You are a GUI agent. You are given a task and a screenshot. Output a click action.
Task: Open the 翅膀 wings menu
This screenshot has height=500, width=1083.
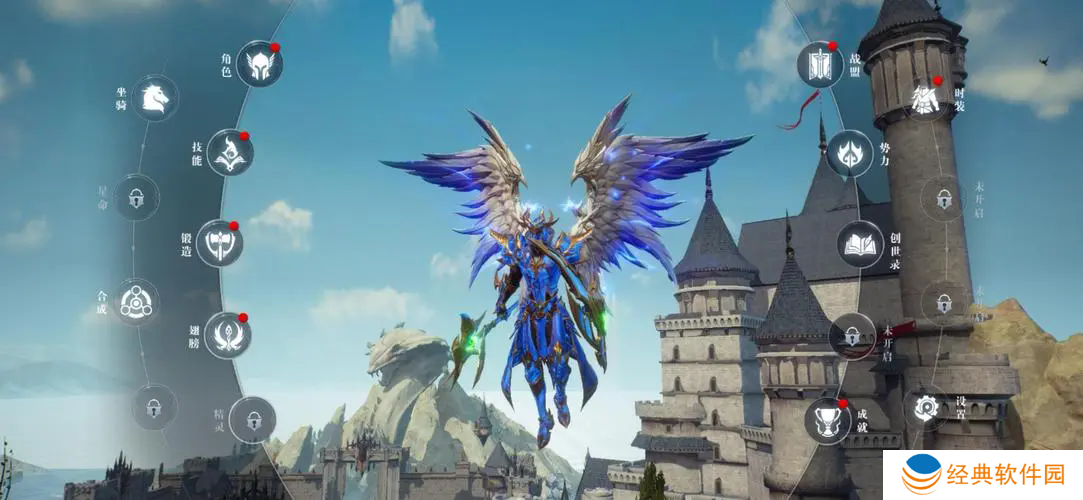227,335
